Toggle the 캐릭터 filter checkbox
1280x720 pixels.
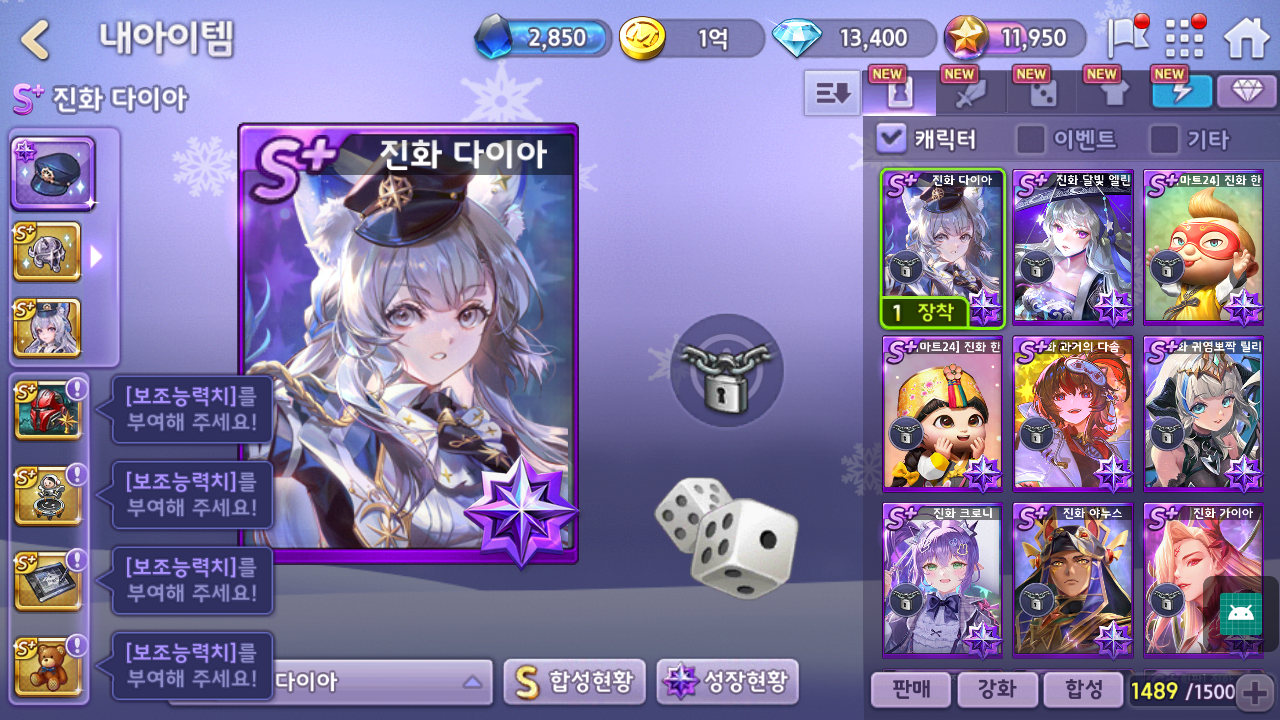tap(890, 139)
